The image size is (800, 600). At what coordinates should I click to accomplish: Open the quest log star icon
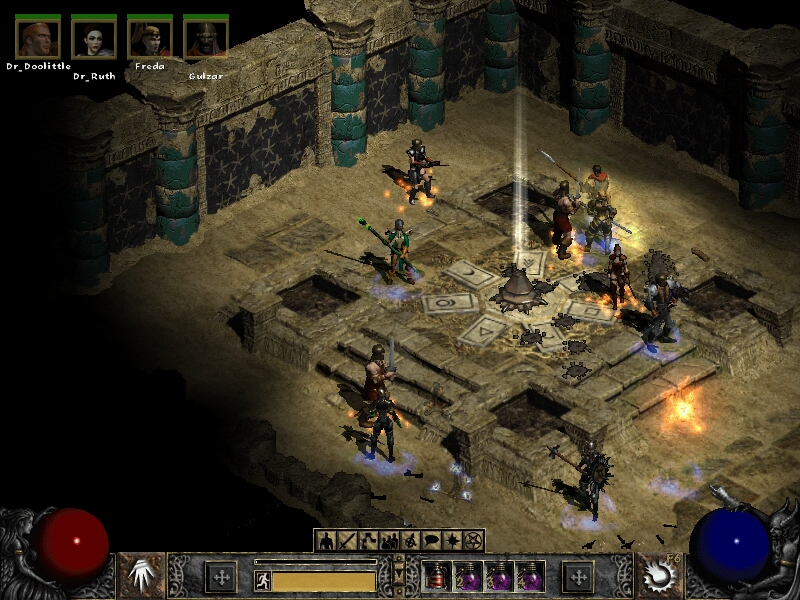click(452, 541)
